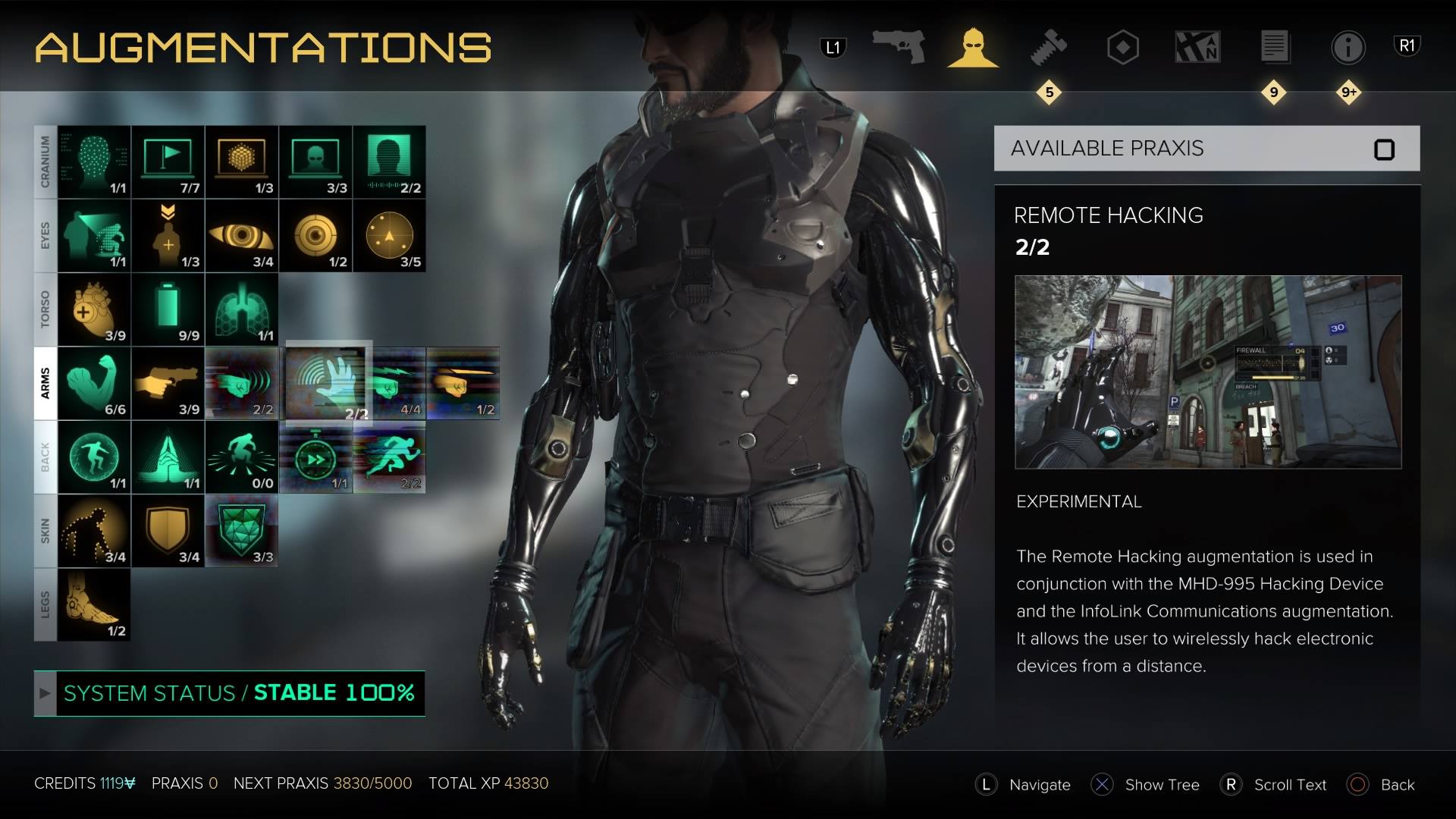Click the golden eye augmentation icon

tap(241, 236)
